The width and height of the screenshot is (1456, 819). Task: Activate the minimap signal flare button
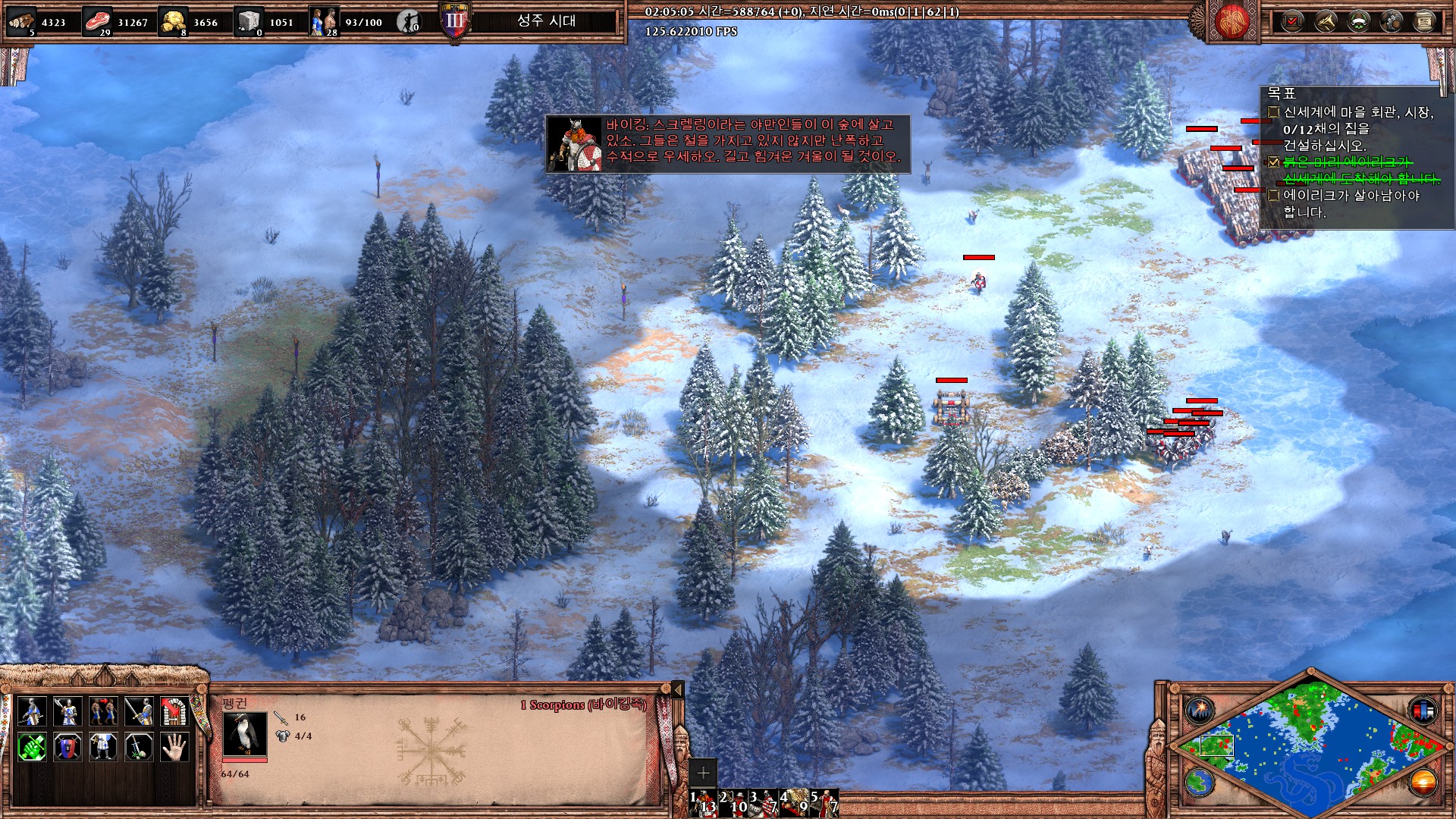[1200, 711]
